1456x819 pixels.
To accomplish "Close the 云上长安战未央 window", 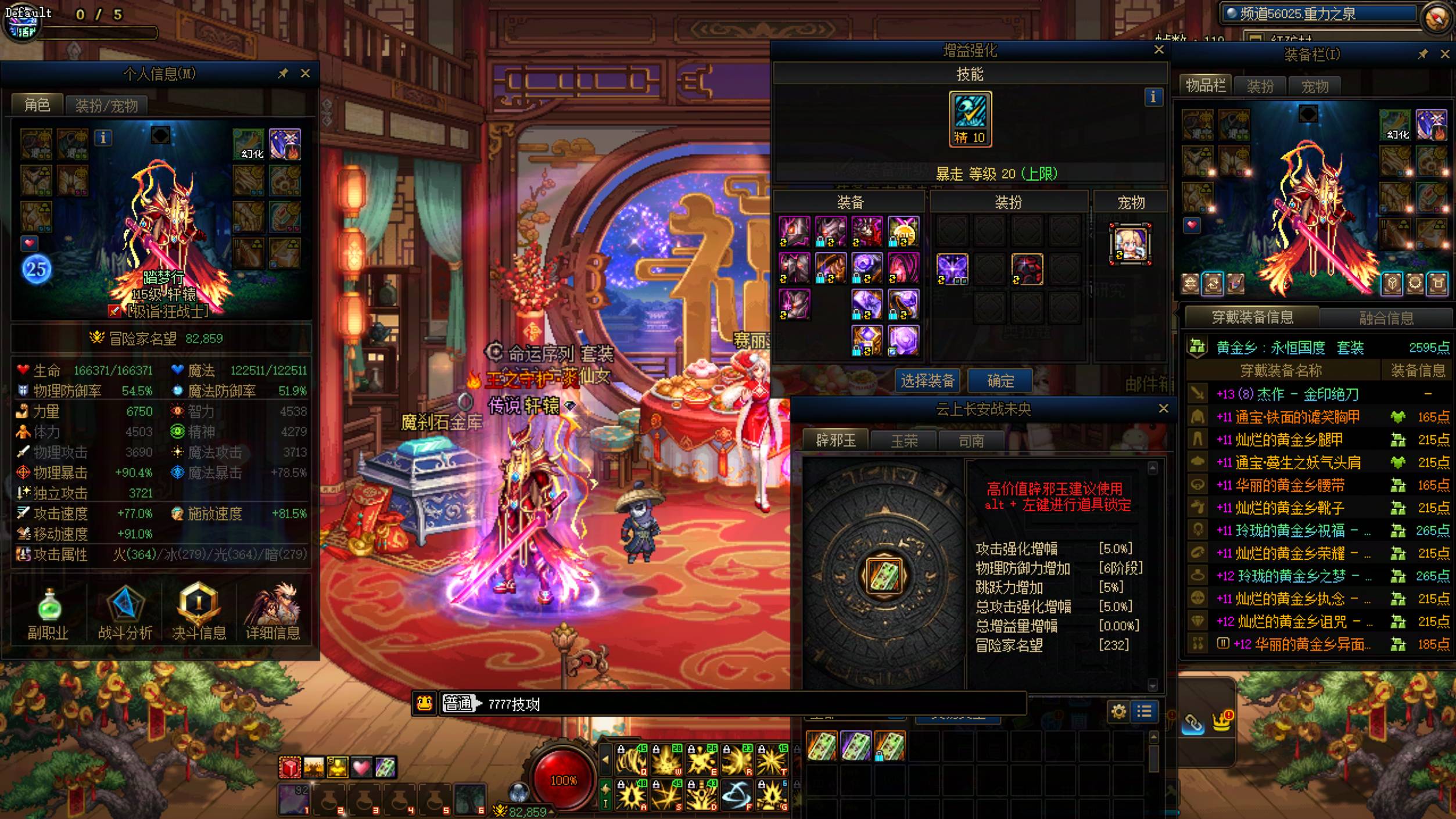I will point(1163,409).
